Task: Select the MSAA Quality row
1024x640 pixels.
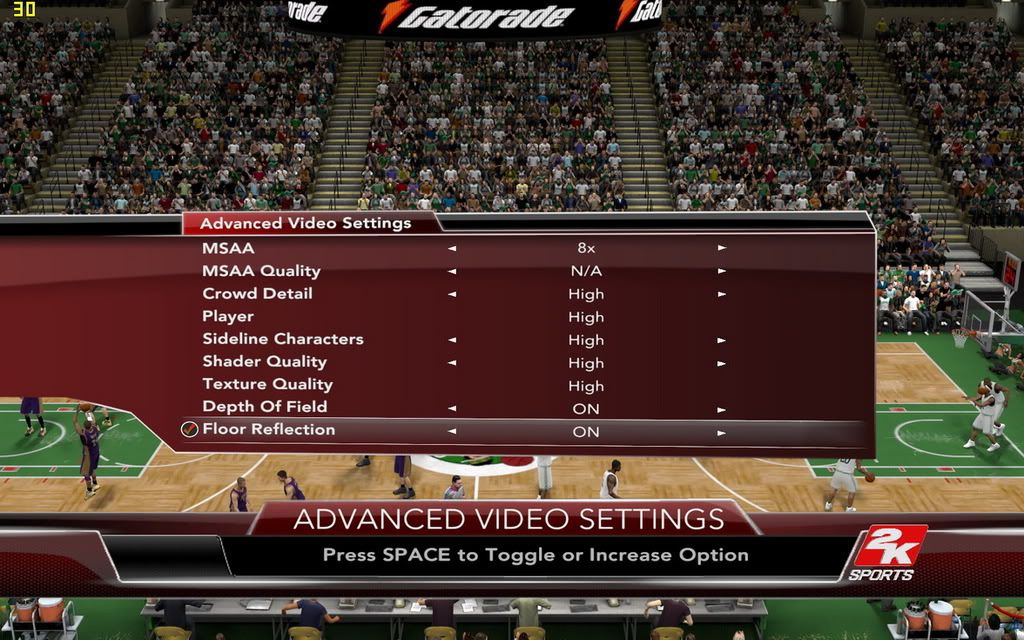Action: 261,271
